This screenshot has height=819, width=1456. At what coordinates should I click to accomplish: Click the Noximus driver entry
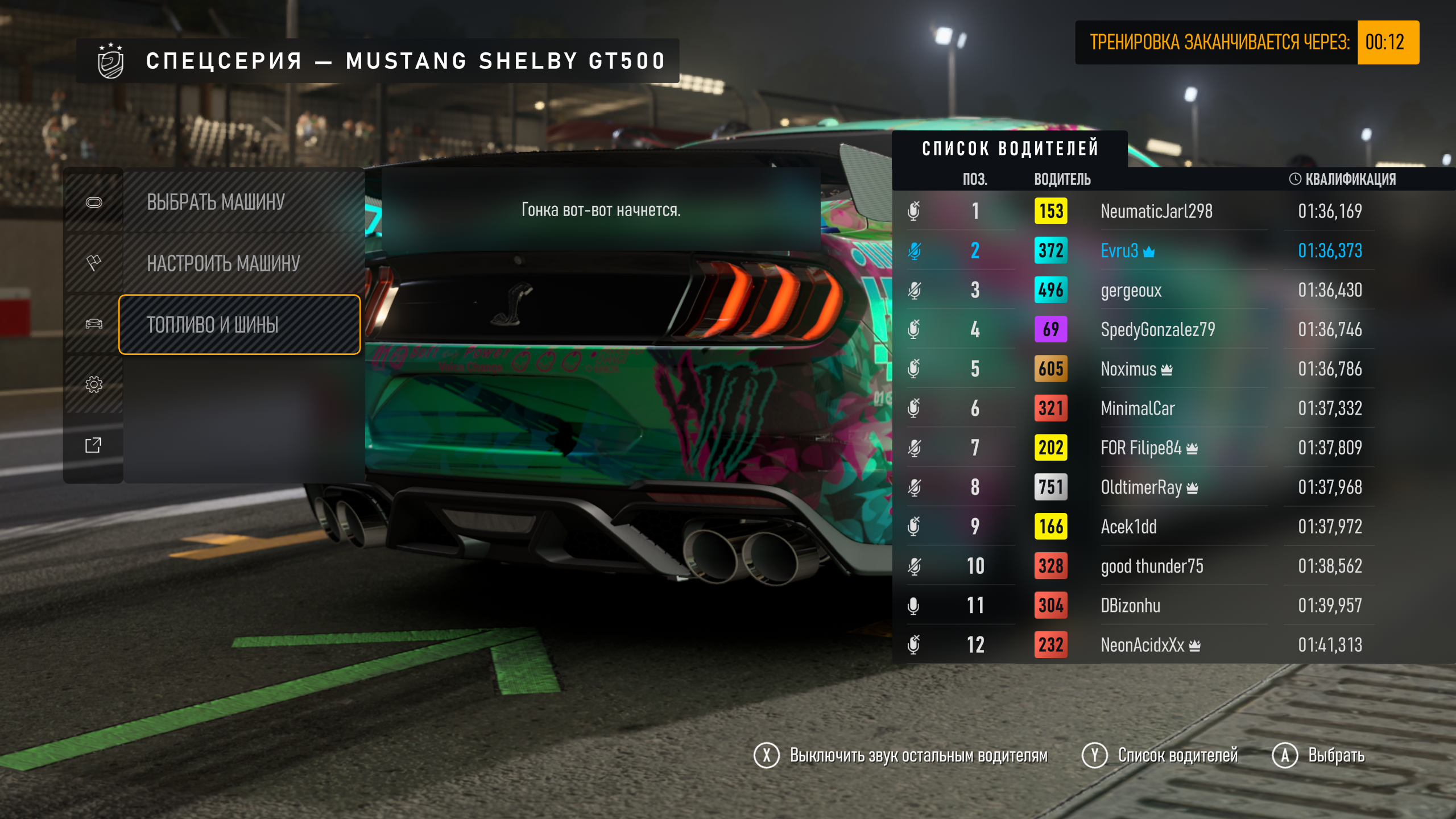click(x=1128, y=369)
